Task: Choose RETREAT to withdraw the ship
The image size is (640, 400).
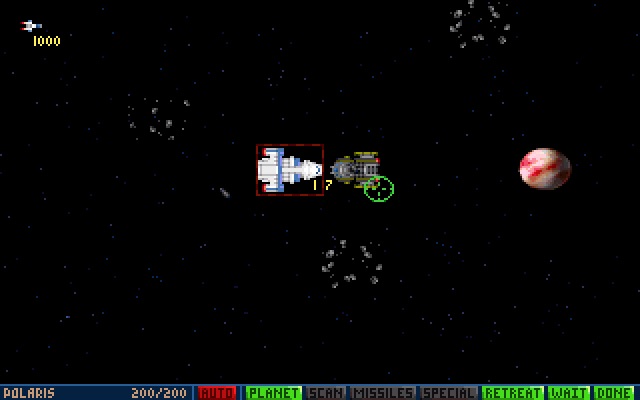Action: [512, 393]
